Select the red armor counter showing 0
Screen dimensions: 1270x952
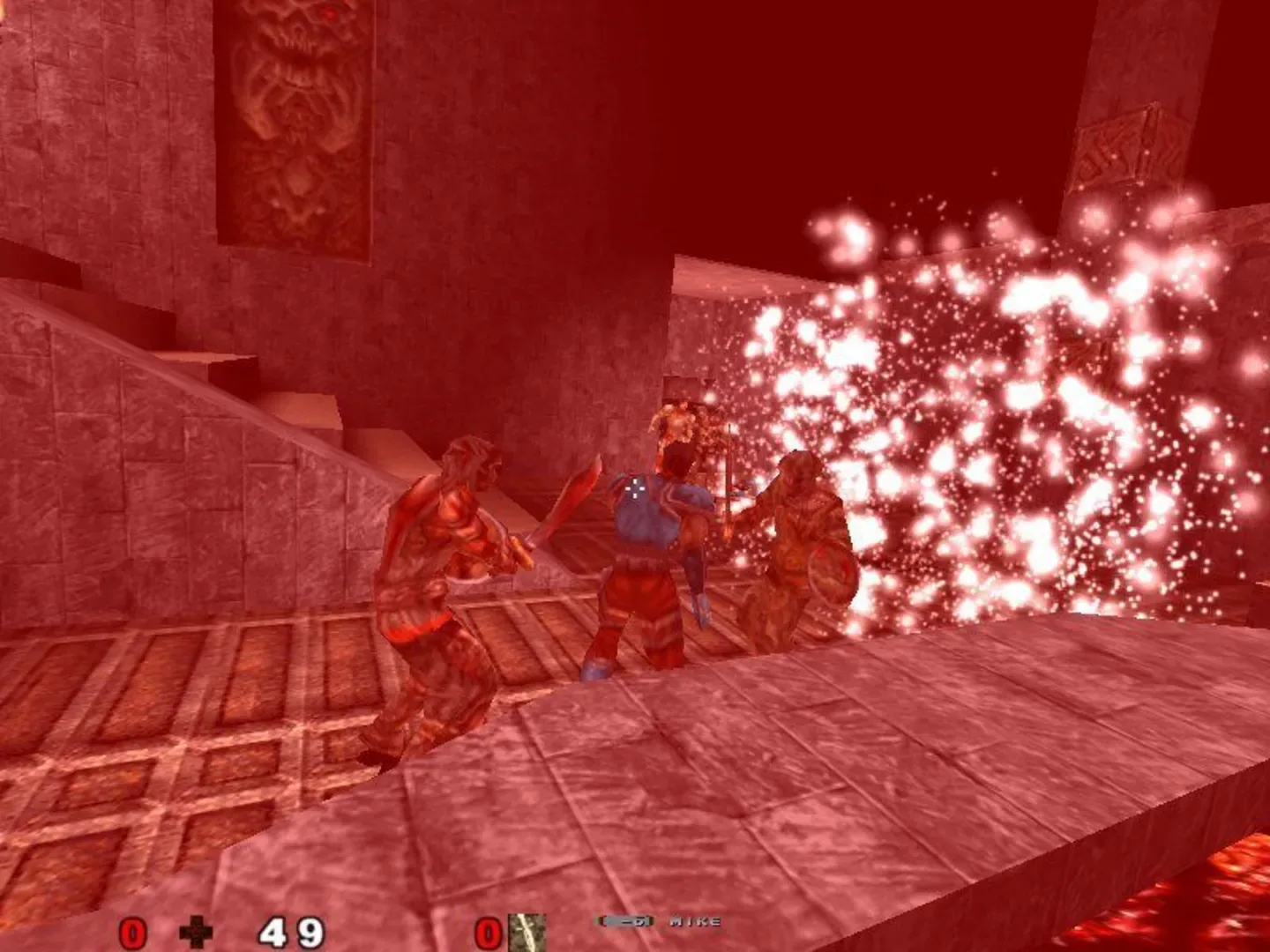[131, 932]
